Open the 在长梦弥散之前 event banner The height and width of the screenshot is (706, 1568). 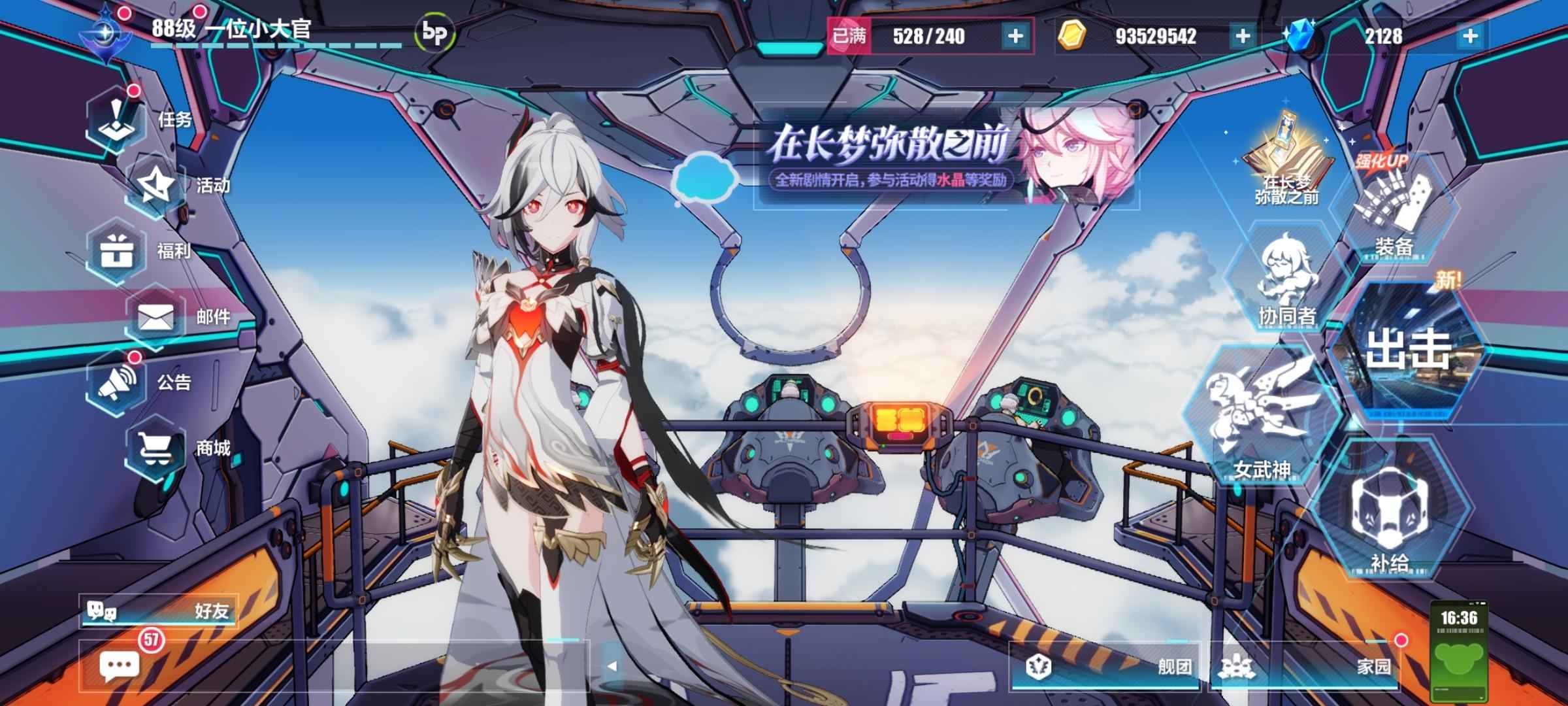944,157
